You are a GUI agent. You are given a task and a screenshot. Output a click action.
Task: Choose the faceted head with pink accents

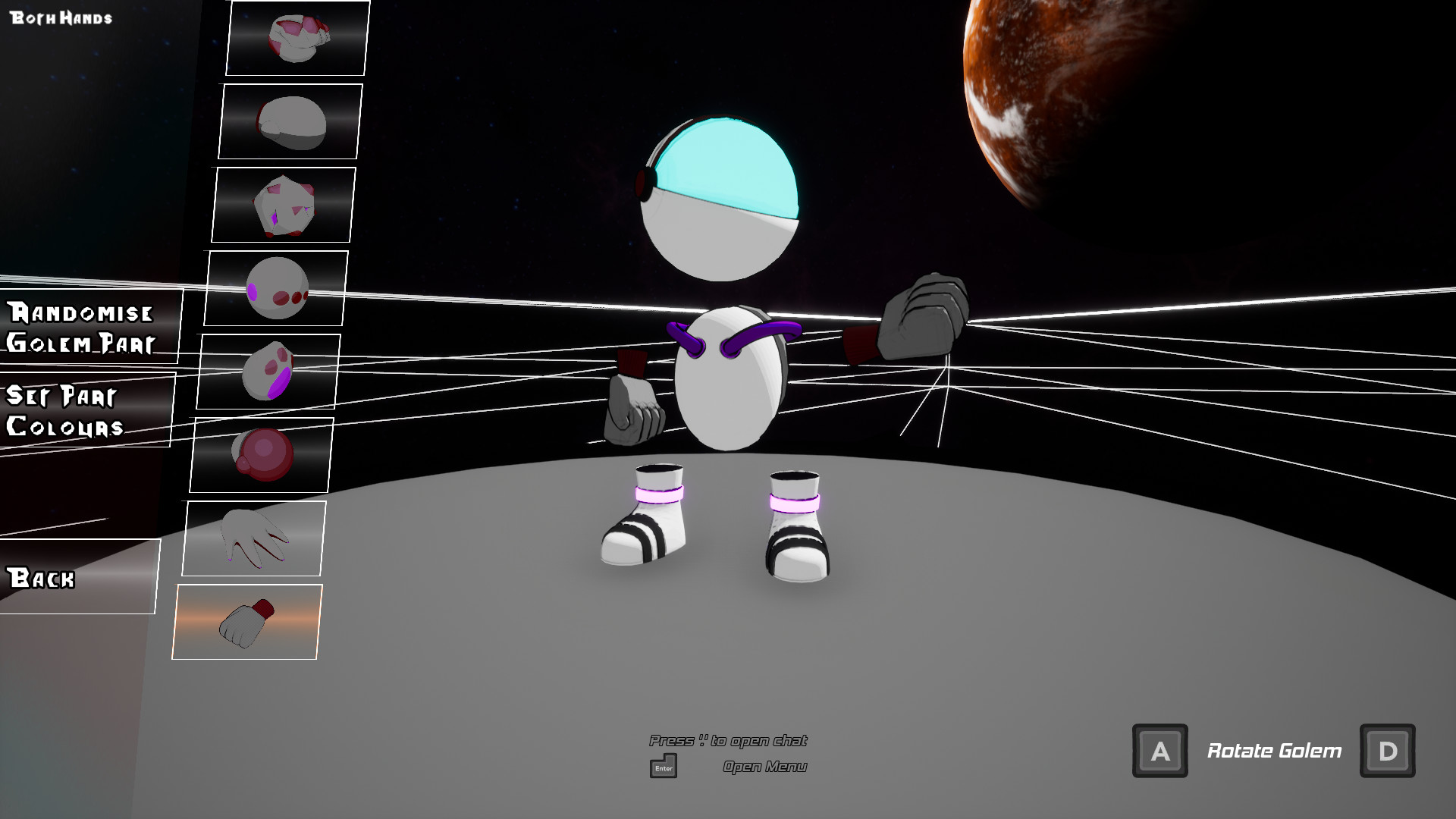[282, 205]
